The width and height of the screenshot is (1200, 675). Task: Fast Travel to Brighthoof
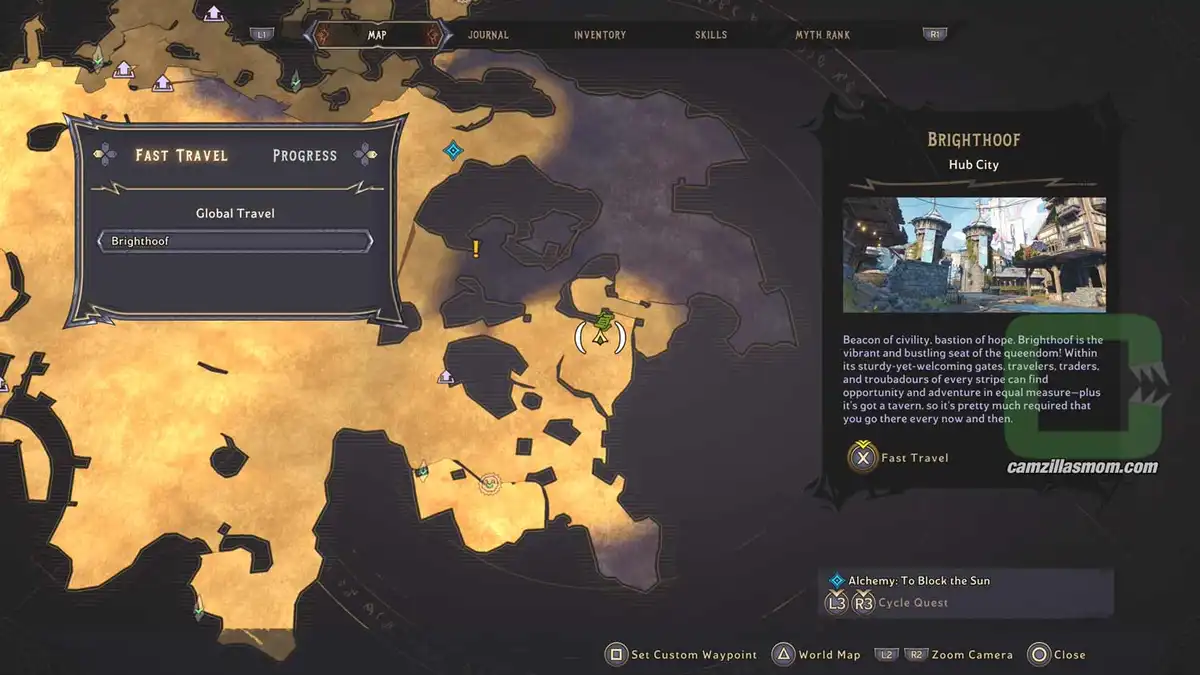(899, 458)
